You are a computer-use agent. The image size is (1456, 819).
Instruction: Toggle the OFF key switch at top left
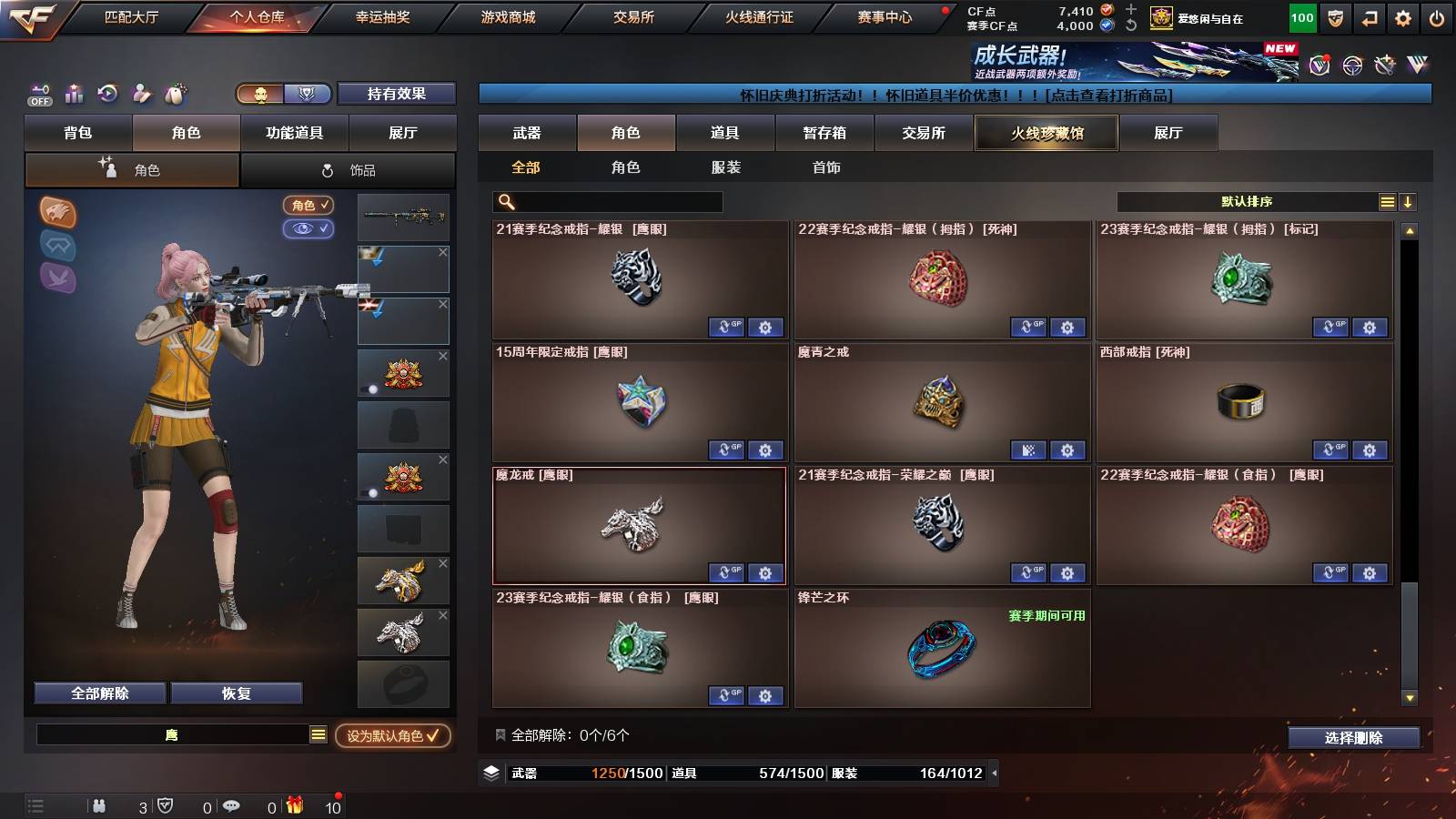(38, 94)
